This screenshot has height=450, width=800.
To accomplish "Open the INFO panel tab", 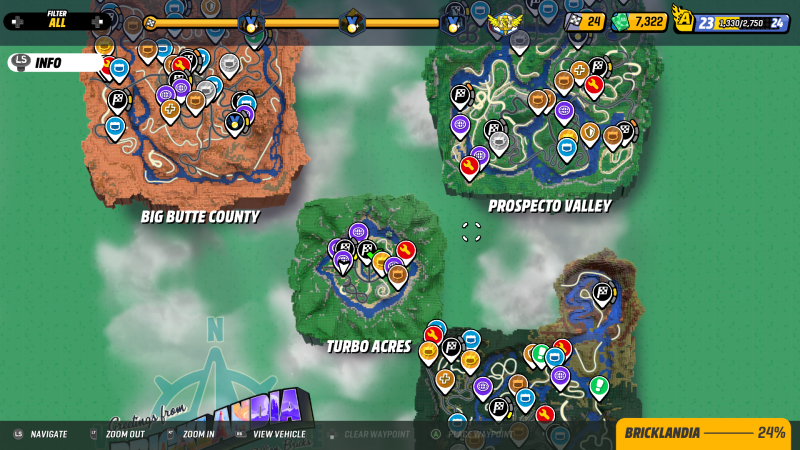I will [x=48, y=63].
